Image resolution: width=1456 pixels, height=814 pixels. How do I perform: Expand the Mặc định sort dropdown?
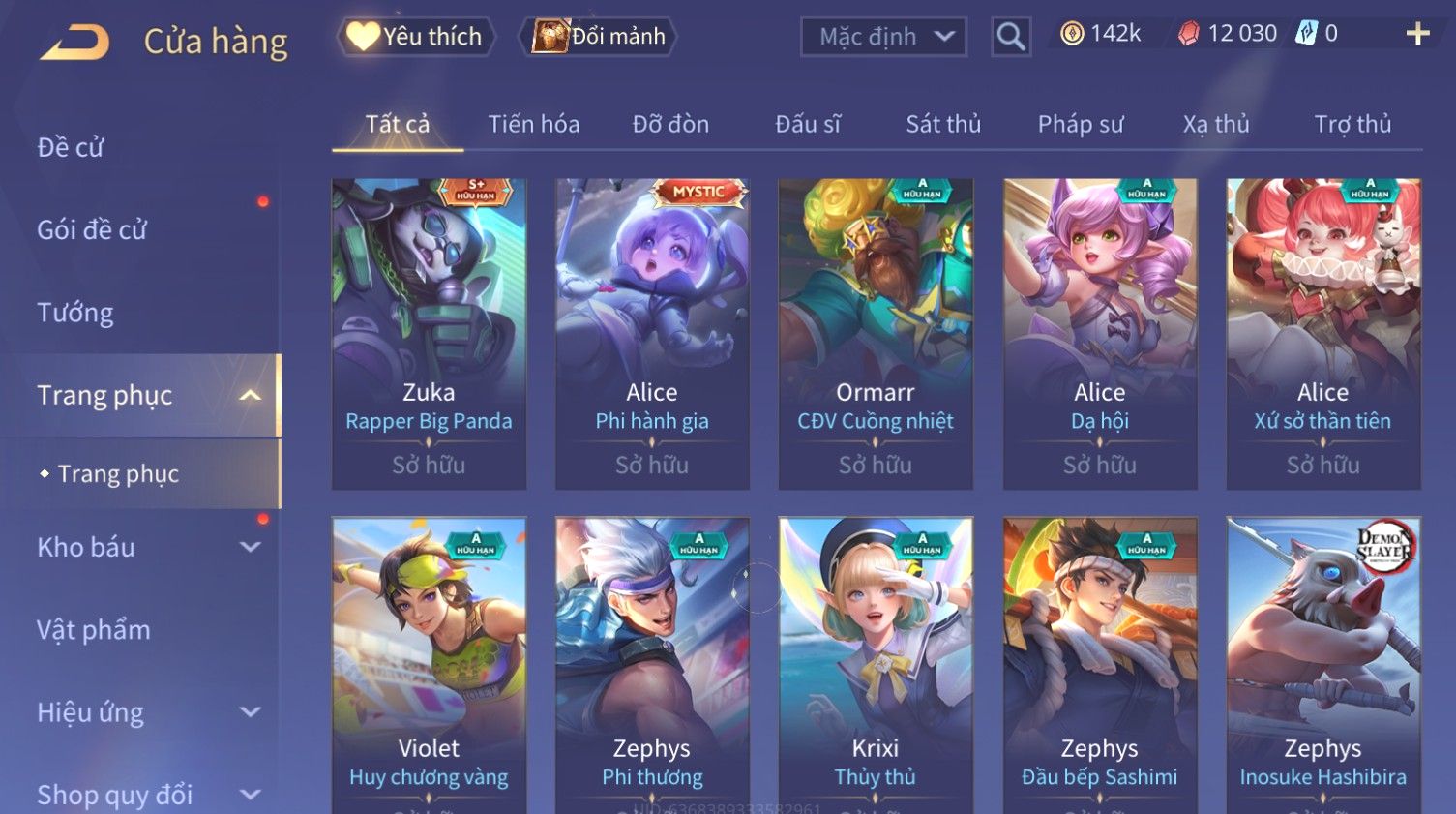point(883,37)
